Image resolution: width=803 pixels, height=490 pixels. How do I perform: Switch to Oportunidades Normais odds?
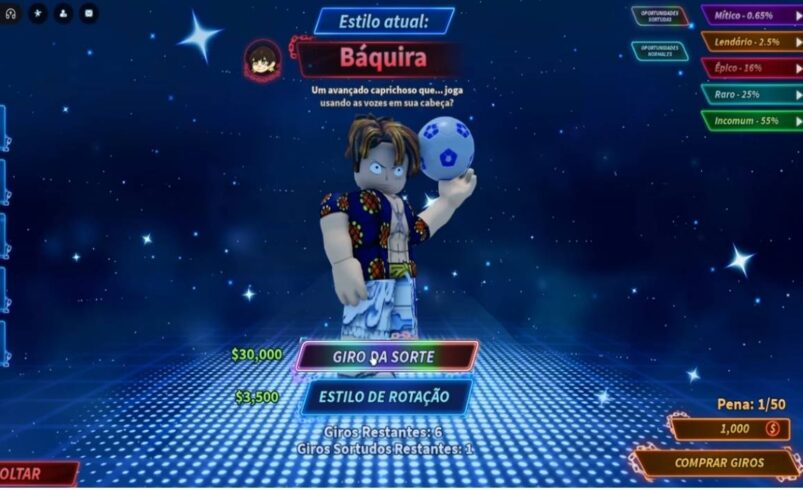(659, 49)
